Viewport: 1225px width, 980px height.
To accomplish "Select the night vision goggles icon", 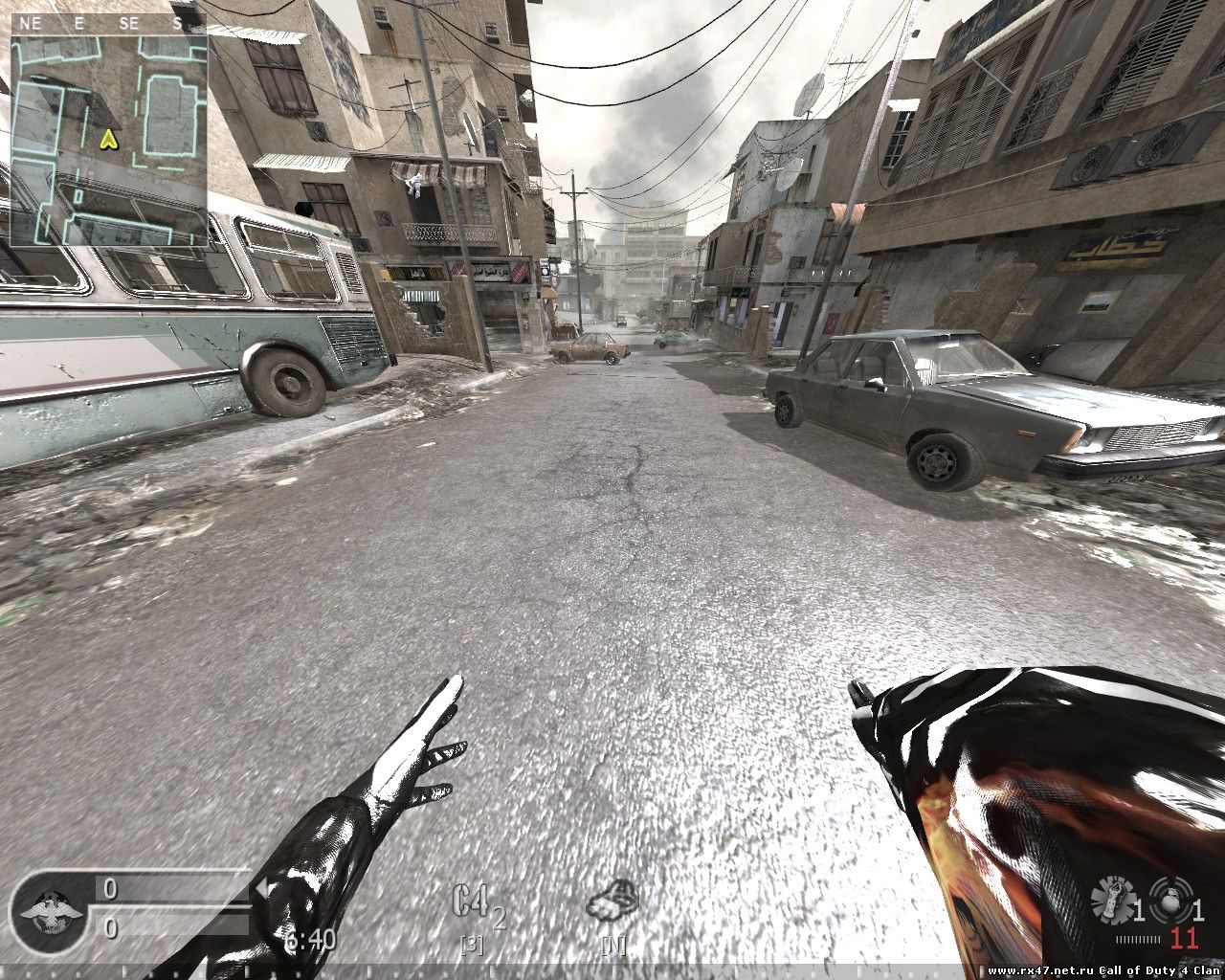I will [x=612, y=902].
